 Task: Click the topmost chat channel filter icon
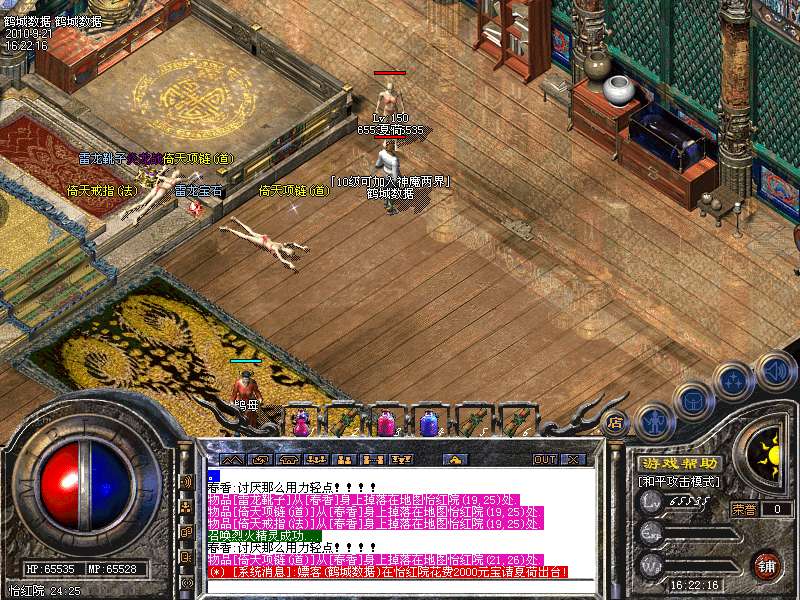click(x=186, y=481)
